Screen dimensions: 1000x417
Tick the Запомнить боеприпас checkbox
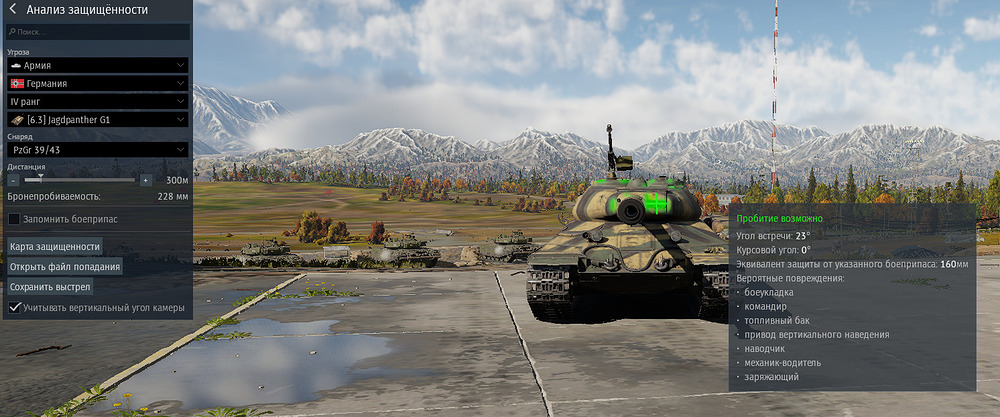click(14, 218)
